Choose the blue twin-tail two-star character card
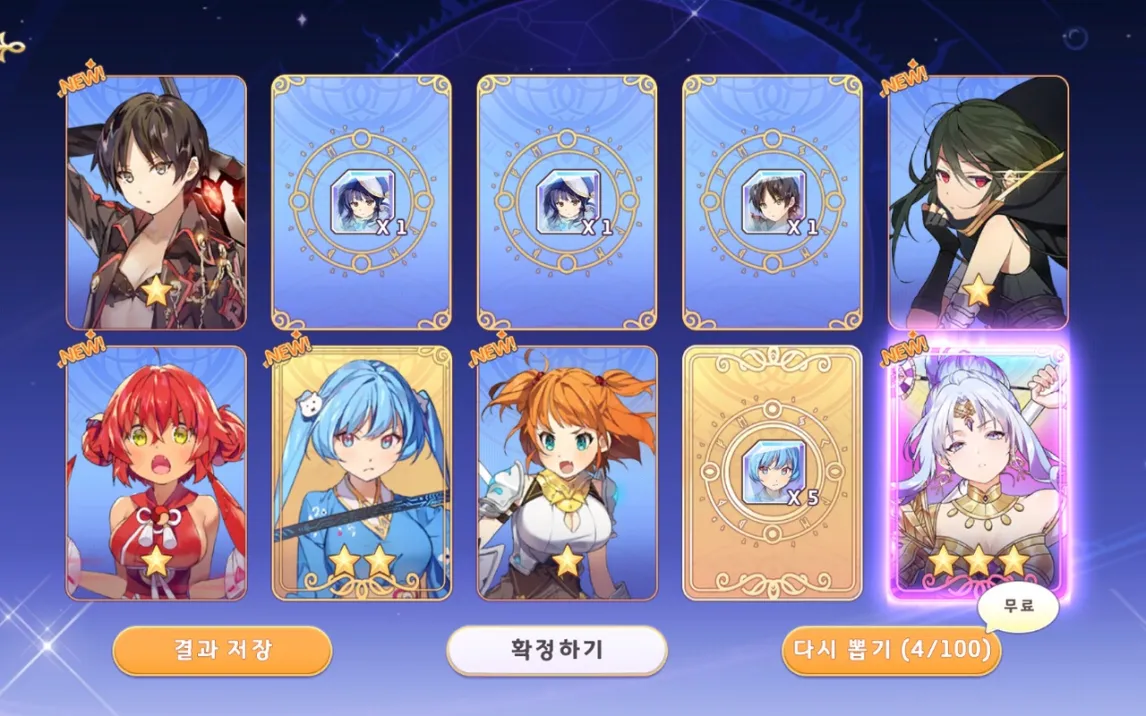The height and width of the screenshot is (716, 1146). click(362, 474)
